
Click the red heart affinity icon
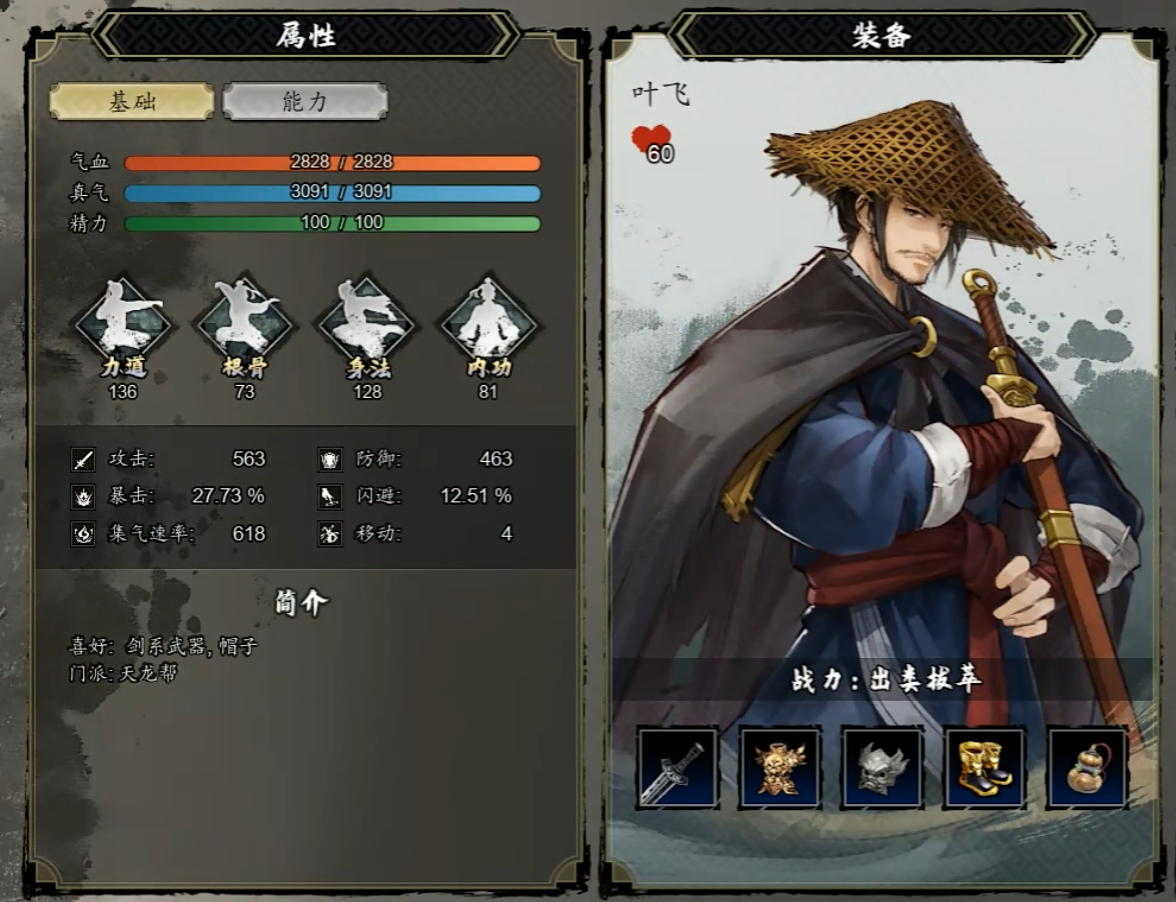tap(652, 141)
